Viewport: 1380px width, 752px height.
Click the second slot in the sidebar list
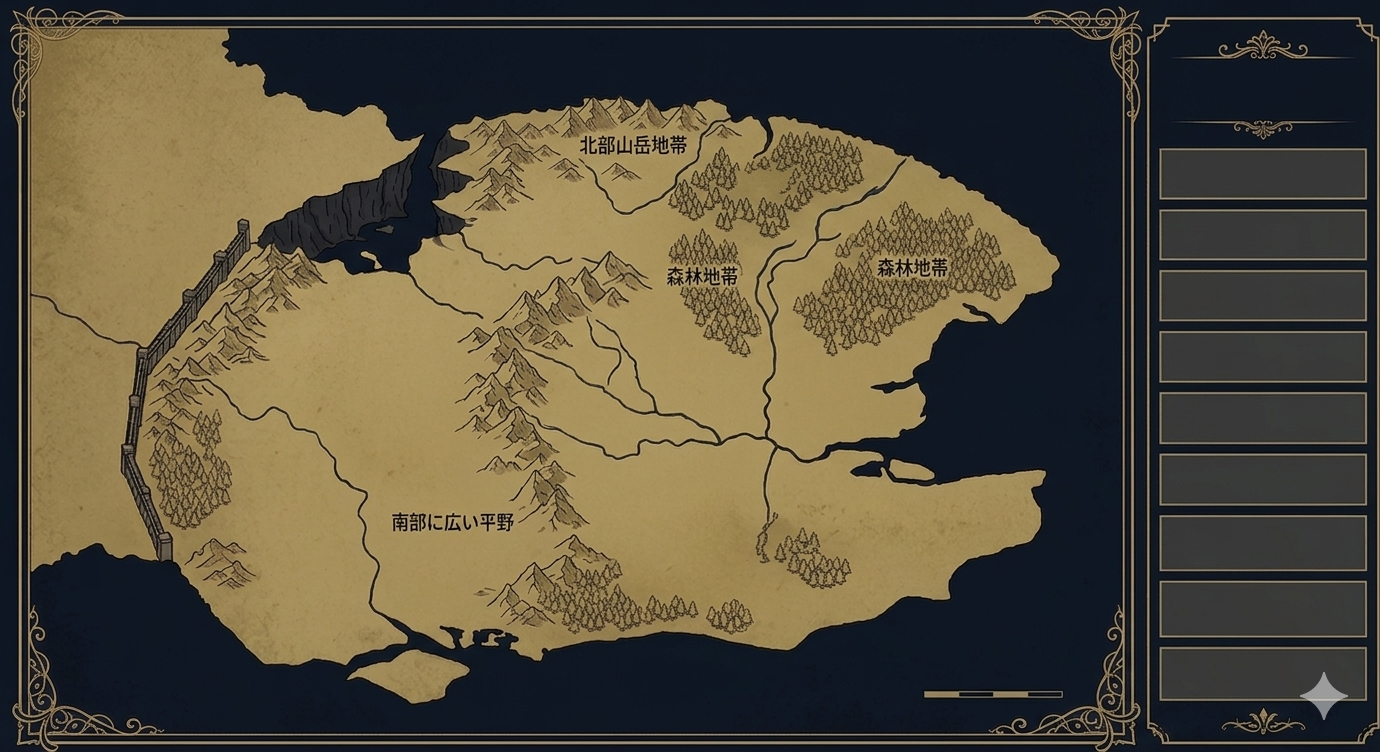[1262, 234]
